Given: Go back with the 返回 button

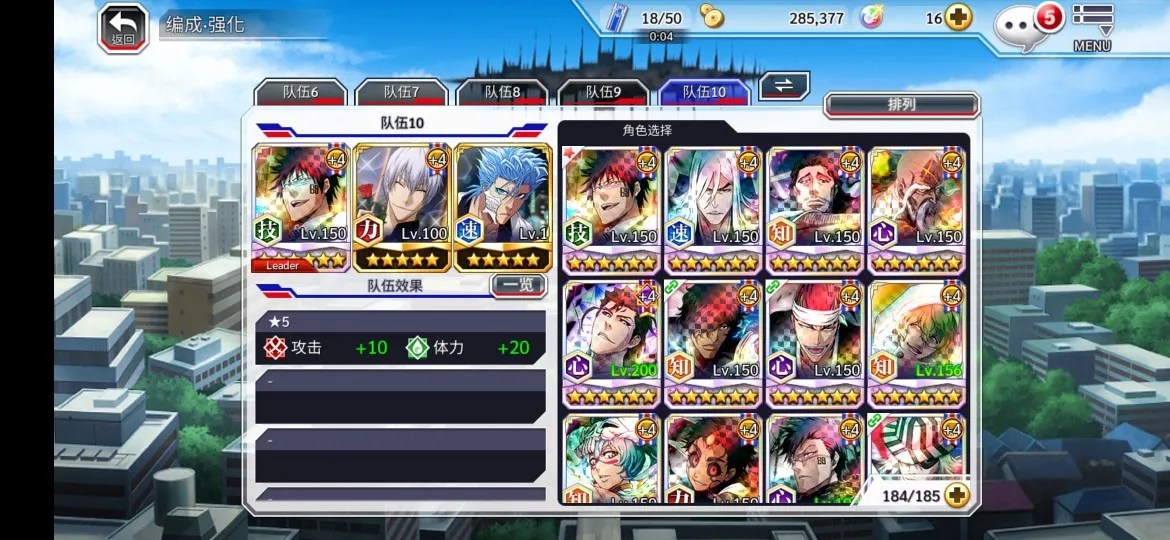Looking at the screenshot, I should coord(123,28).
